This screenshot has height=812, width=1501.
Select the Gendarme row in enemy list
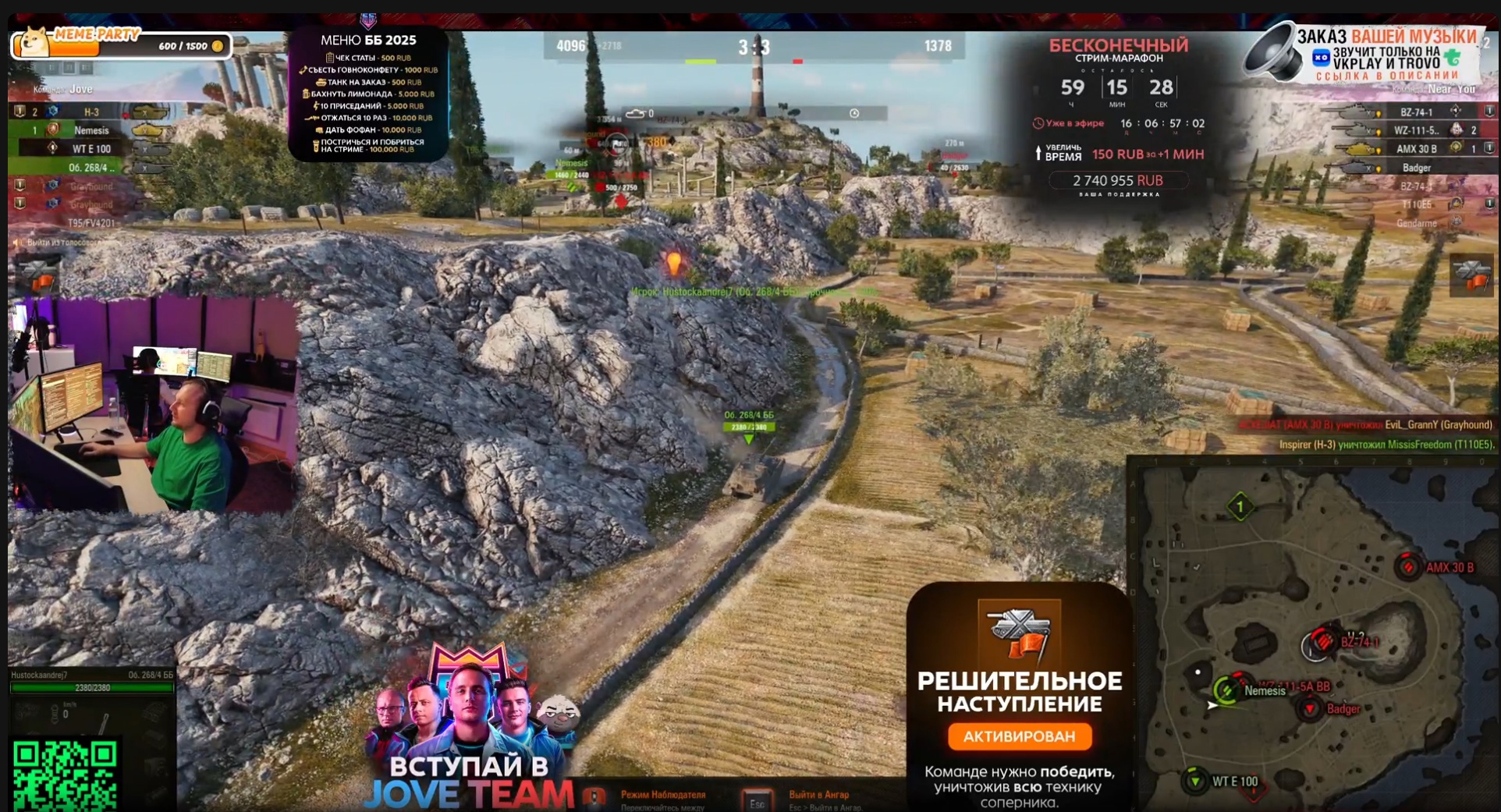[x=1415, y=223]
